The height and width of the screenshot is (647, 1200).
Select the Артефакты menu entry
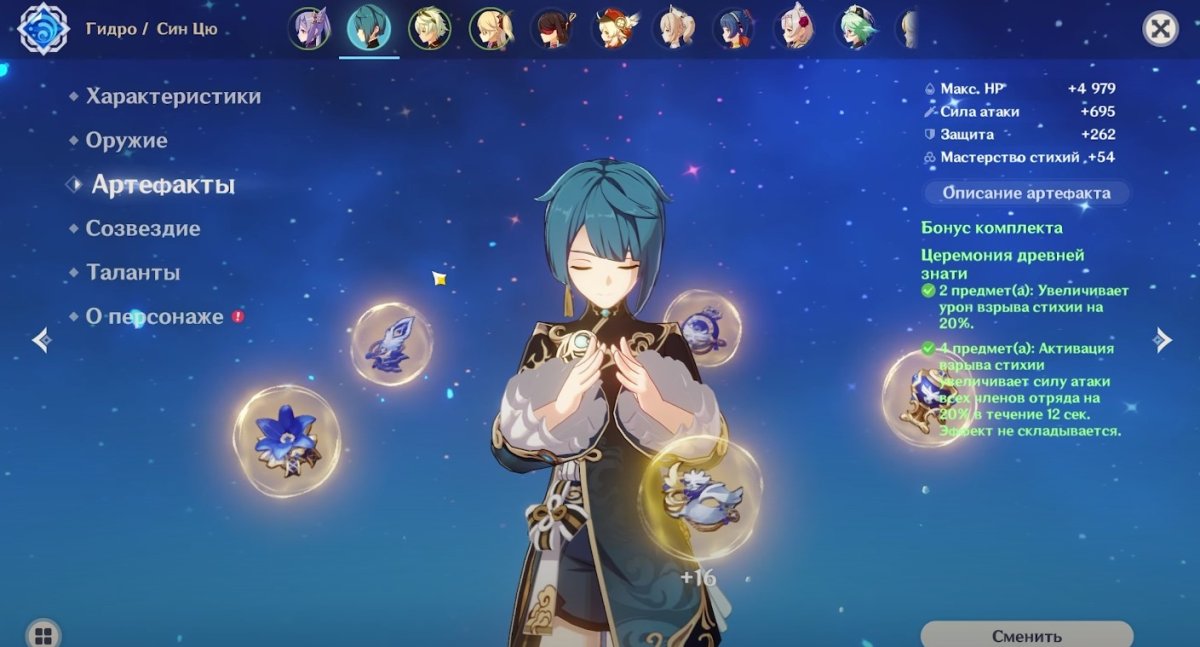coord(163,185)
